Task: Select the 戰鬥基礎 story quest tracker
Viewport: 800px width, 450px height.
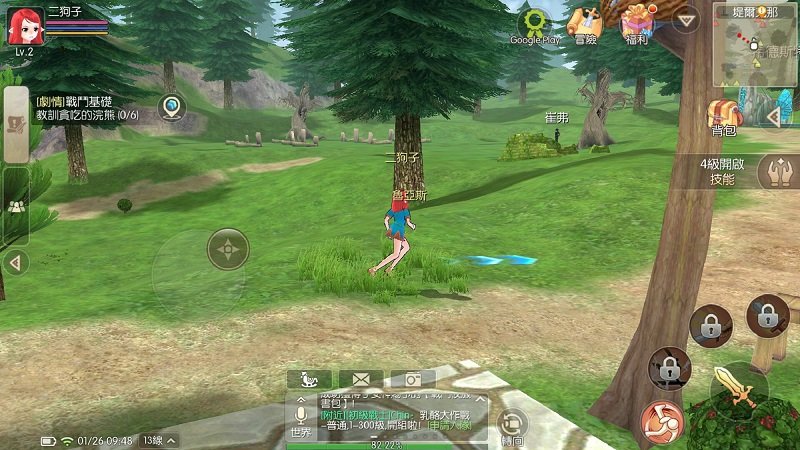Action: click(x=86, y=108)
